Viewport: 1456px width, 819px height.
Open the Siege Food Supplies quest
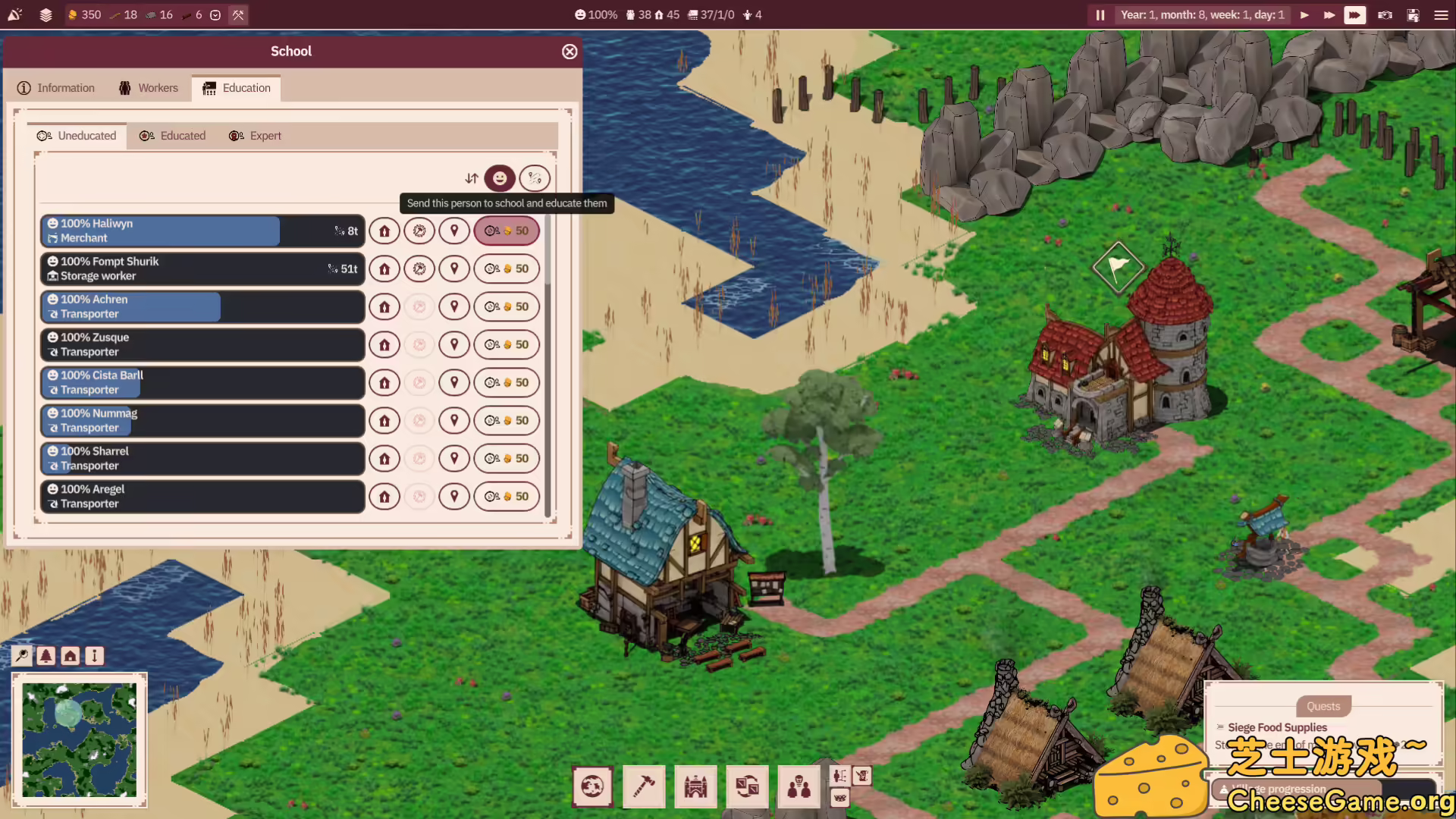click(1278, 726)
